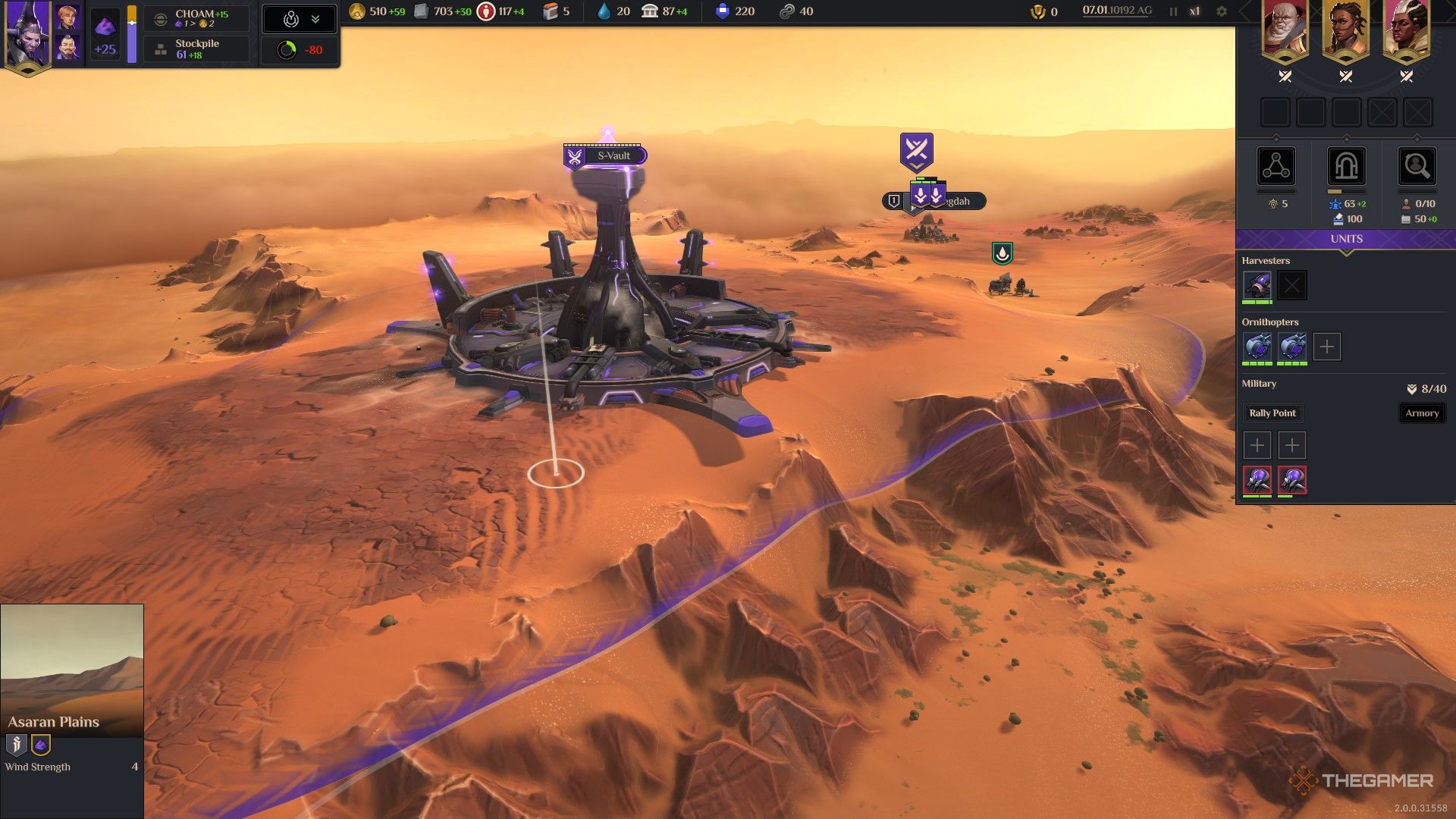Click the Solari currency icon in resource bar

pos(355,11)
